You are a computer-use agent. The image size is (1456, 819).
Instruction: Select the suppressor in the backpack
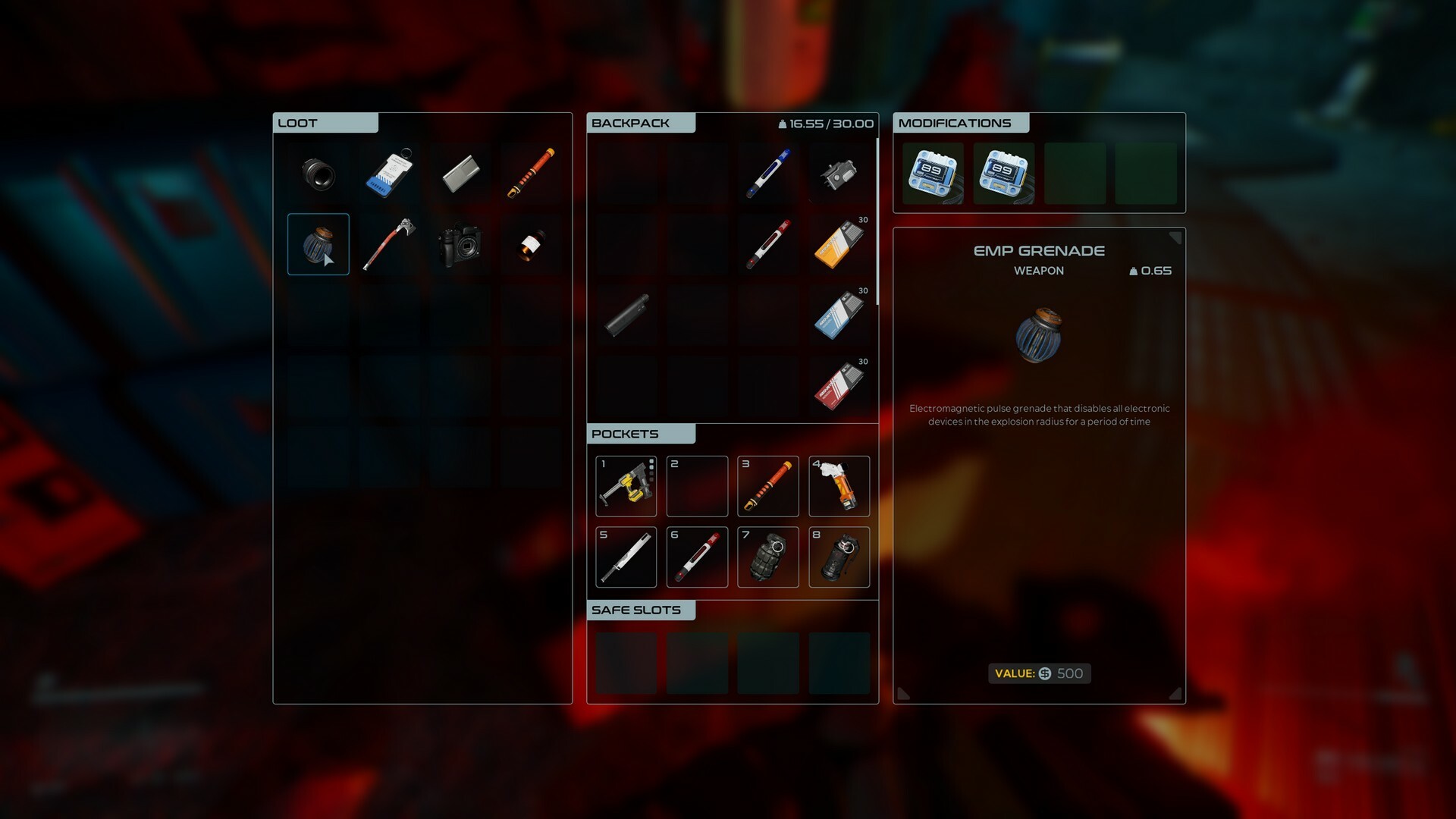pos(626,315)
